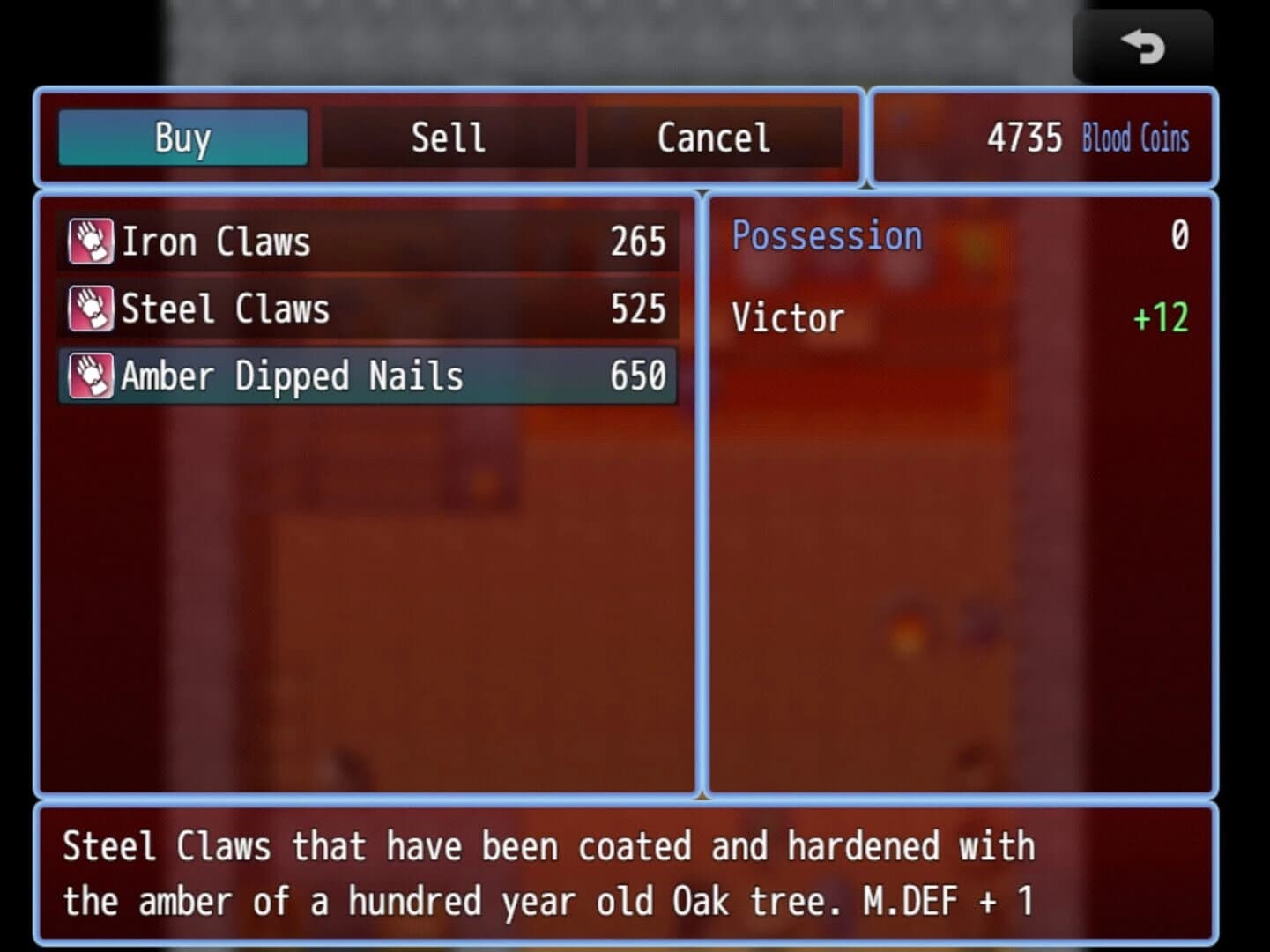
Task: Click the back arrow in the top-right corner
Action: (1142, 46)
